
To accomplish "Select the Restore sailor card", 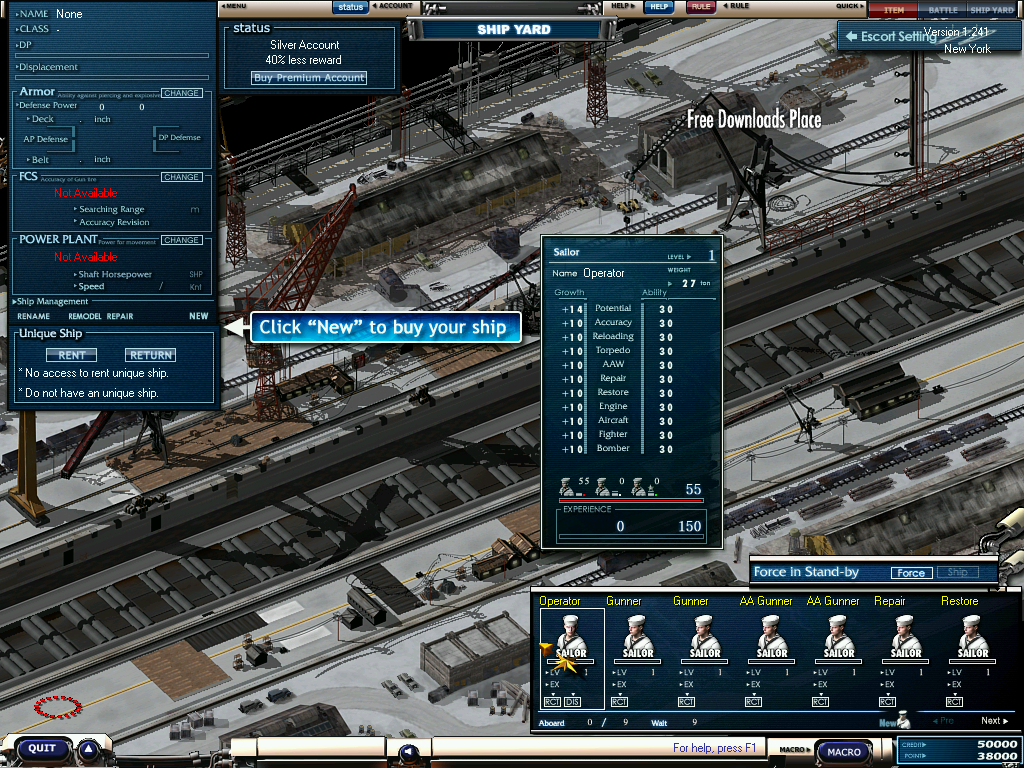I will (972, 640).
